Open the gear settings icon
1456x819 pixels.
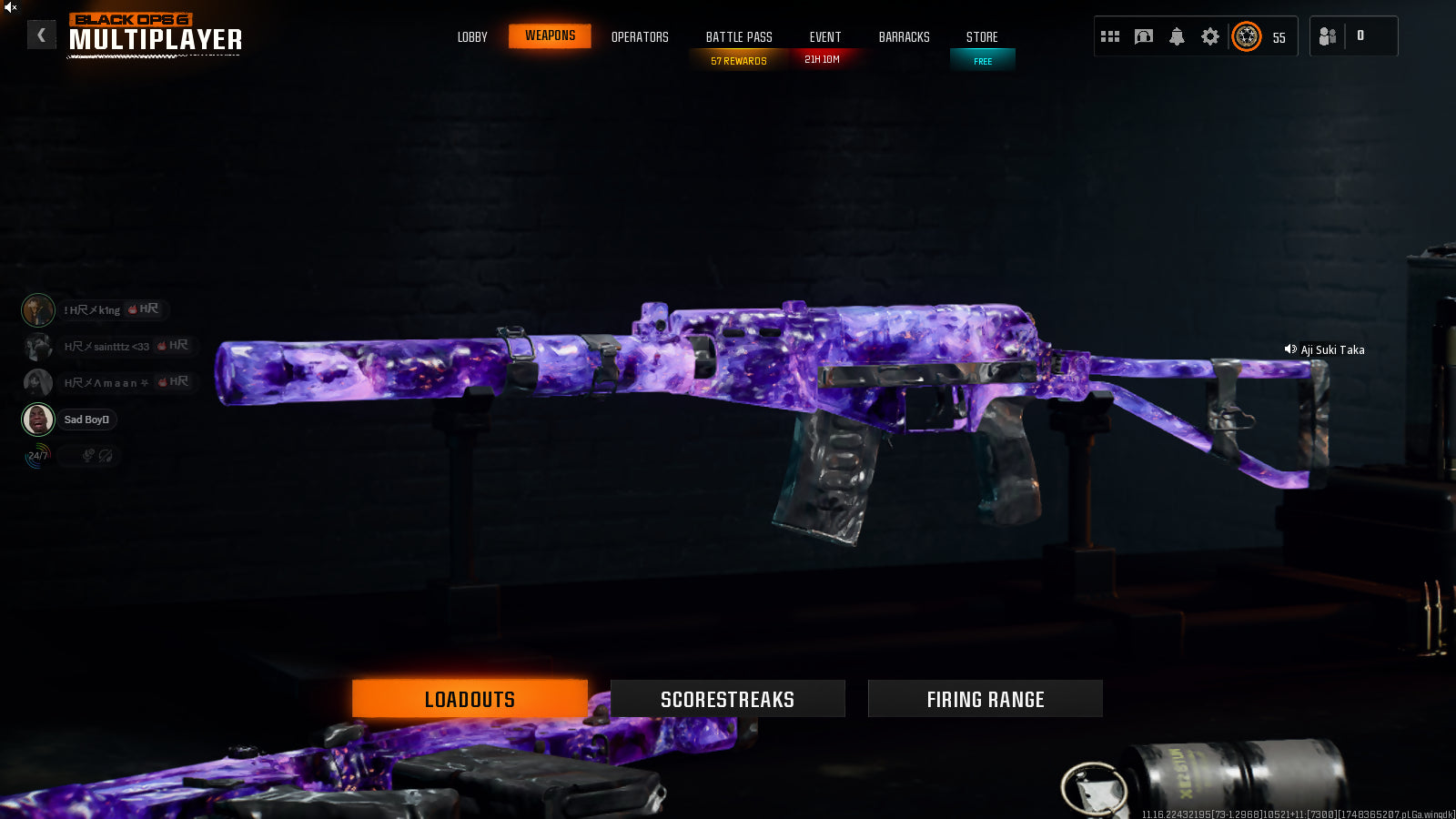click(x=1209, y=36)
